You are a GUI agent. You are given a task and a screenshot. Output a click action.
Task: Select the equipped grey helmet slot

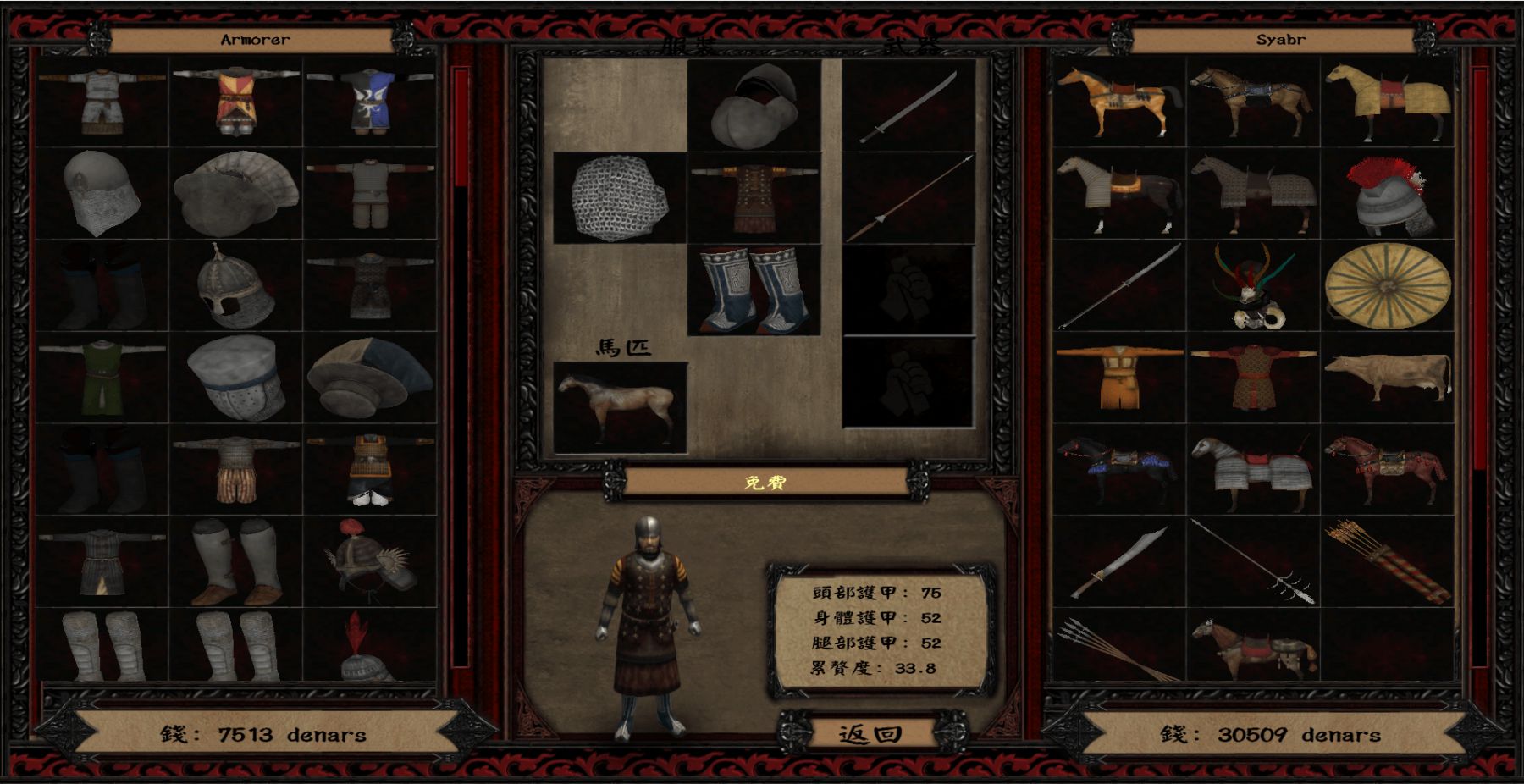pos(754,106)
